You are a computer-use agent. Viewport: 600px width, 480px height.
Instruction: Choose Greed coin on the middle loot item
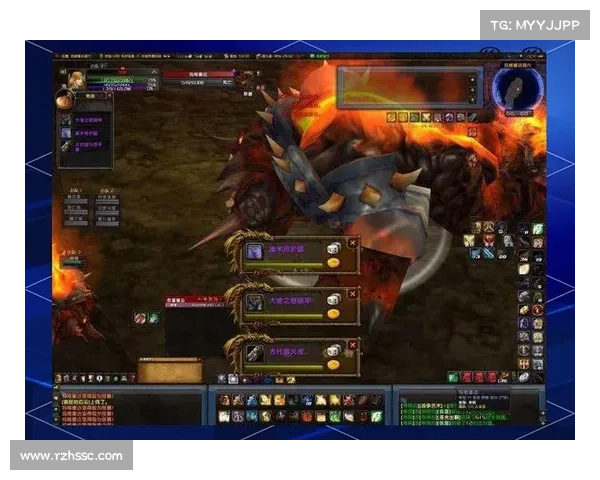tap(334, 315)
